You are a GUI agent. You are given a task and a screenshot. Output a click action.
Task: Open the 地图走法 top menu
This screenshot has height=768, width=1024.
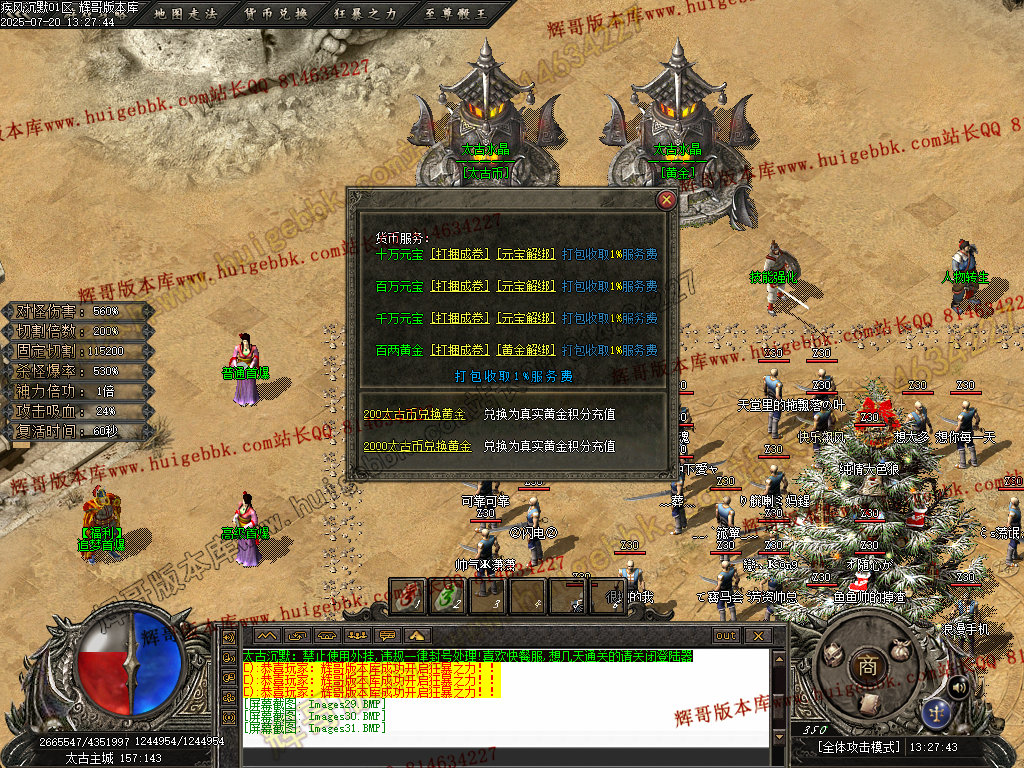188,13
